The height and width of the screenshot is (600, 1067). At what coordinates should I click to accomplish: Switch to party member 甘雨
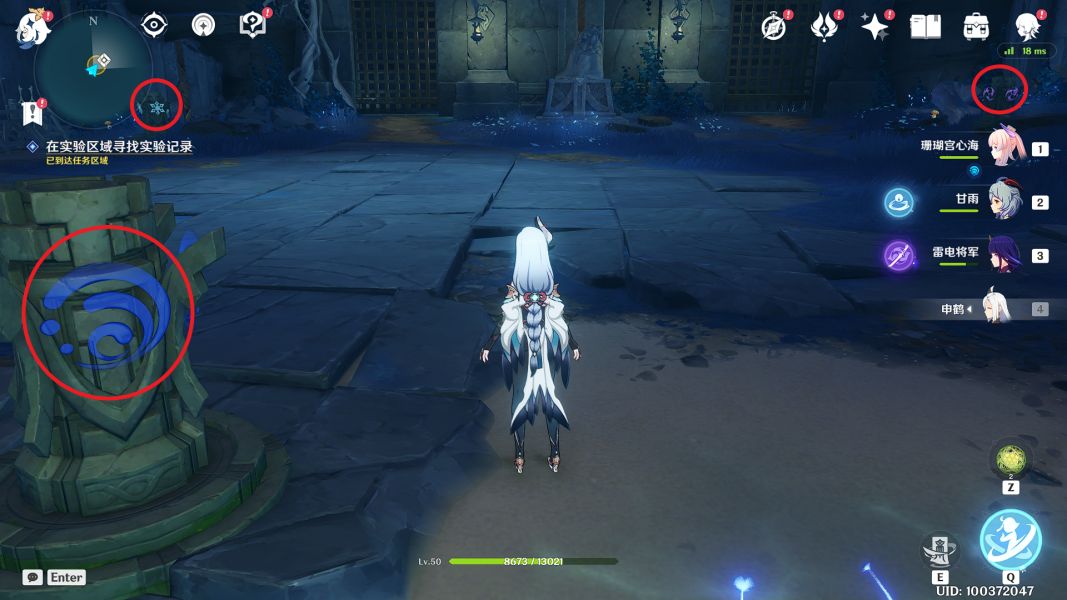(x=1003, y=201)
